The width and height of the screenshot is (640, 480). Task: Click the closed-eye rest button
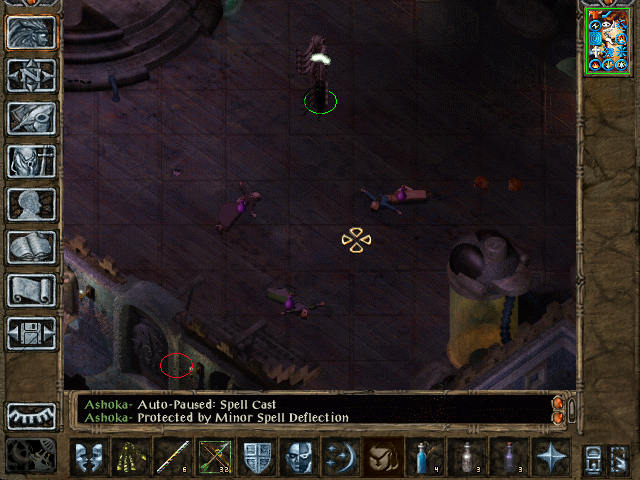click(31, 416)
